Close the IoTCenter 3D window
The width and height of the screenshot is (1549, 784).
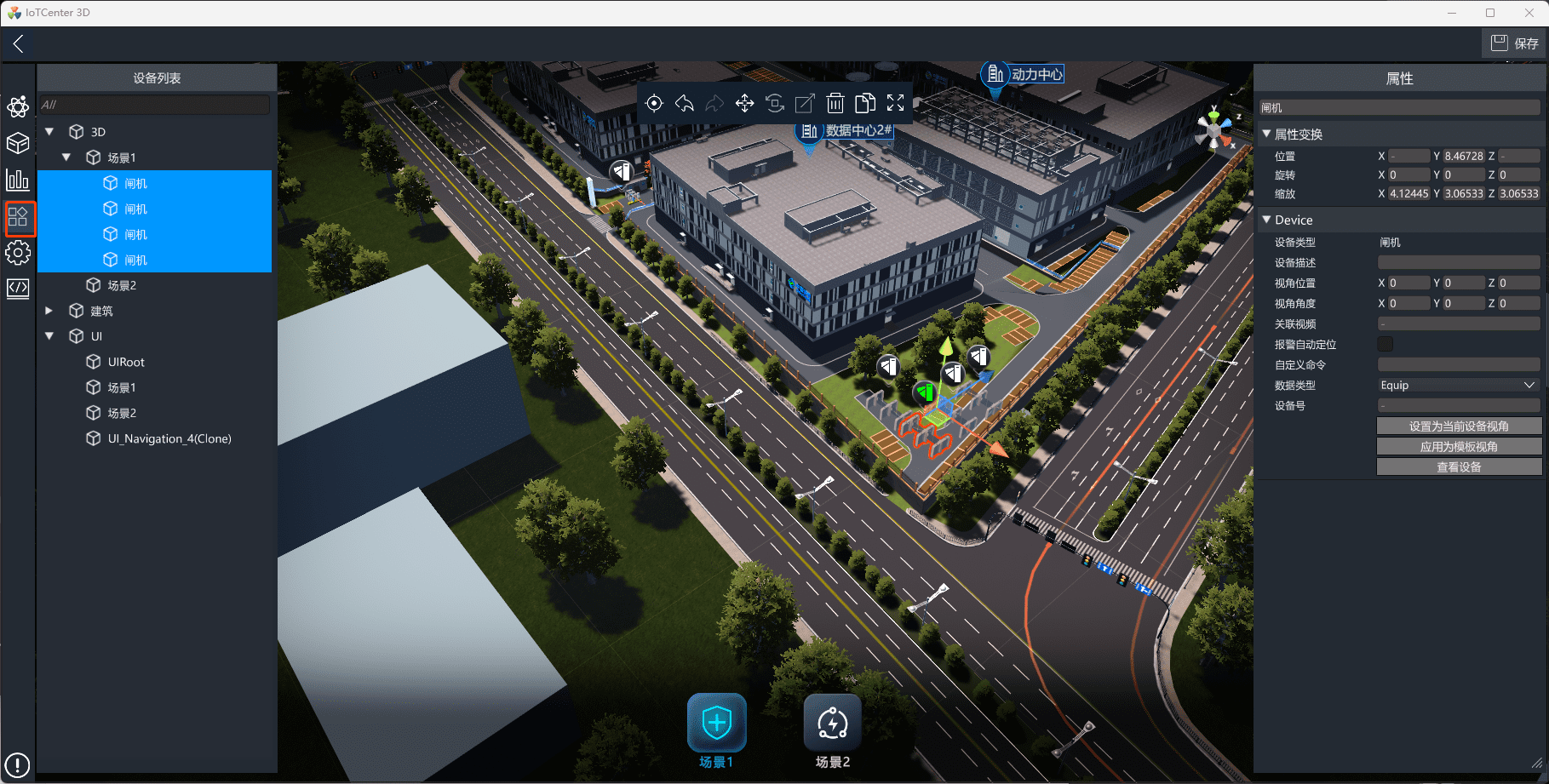(1529, 13)
